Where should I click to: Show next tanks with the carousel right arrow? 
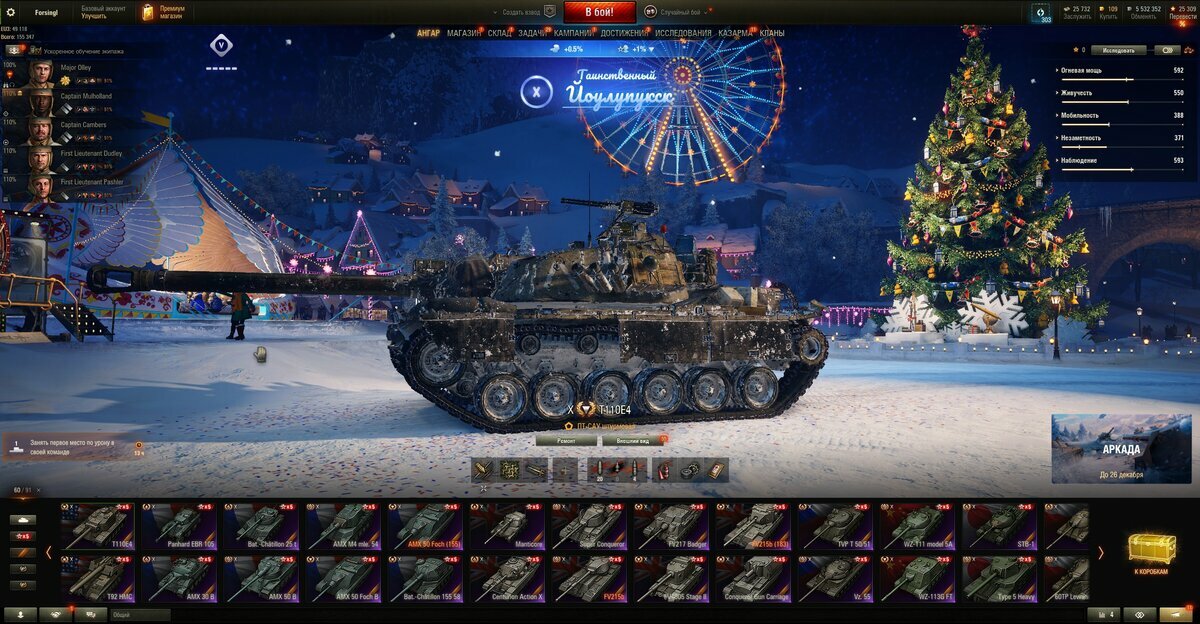(x=1101, y=552)
